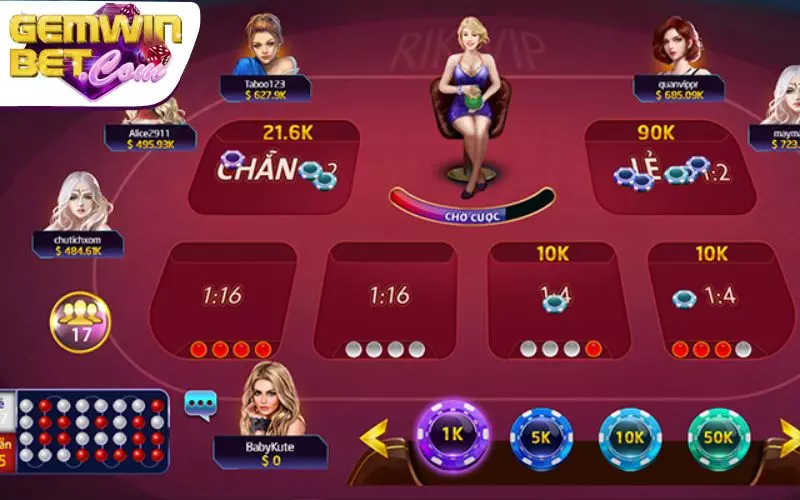
Task: Choose the 5K blue chip
Action: (x=540, y=437)
